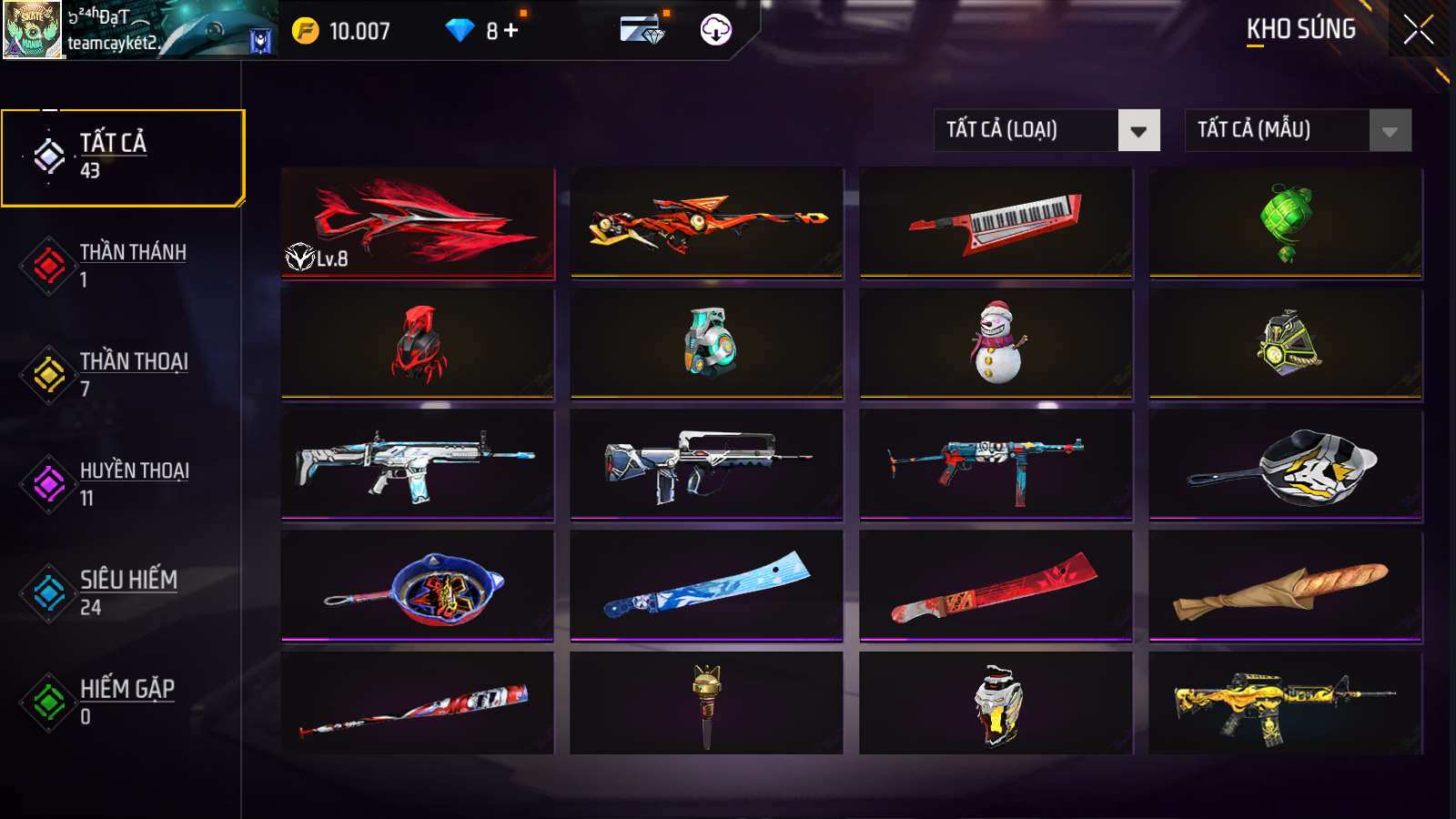Select the red Lv.8 evolved weapon skin
1456x819 pixels.
[x=418, y=222]
